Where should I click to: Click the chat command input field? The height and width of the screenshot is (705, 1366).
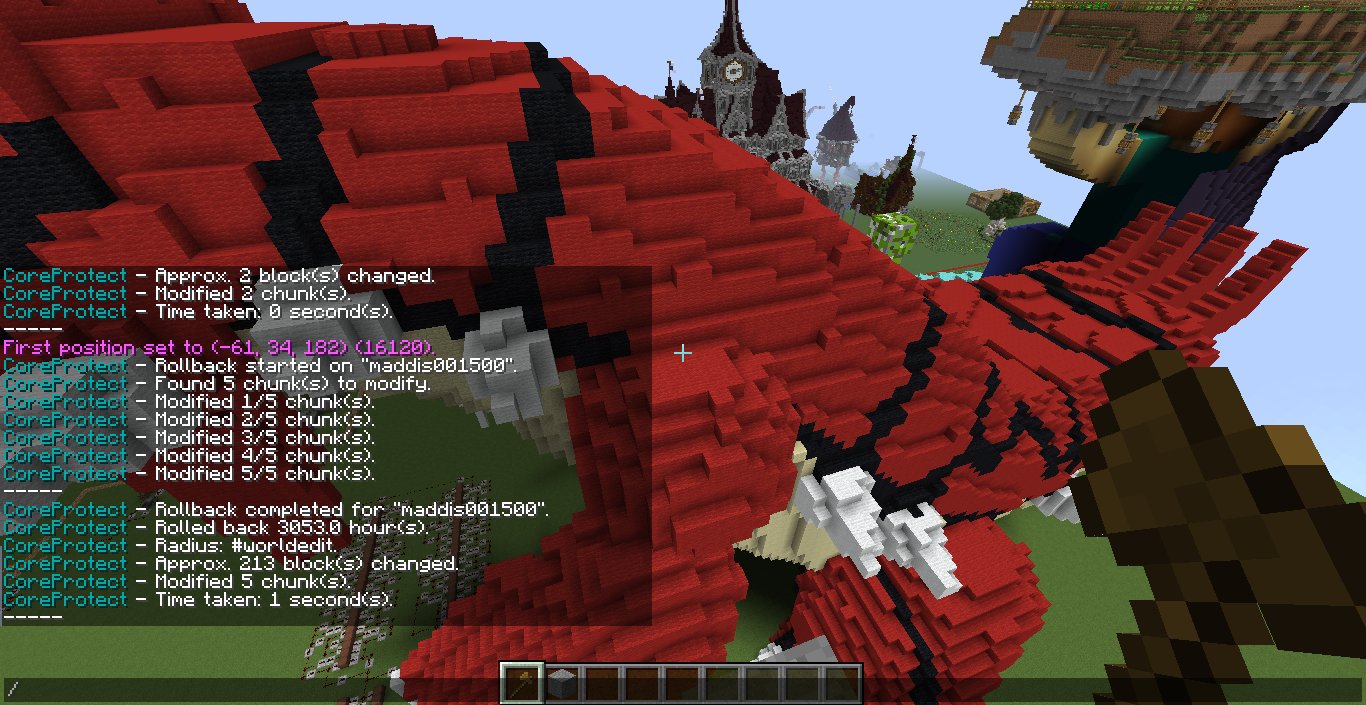tap(250, 689)
